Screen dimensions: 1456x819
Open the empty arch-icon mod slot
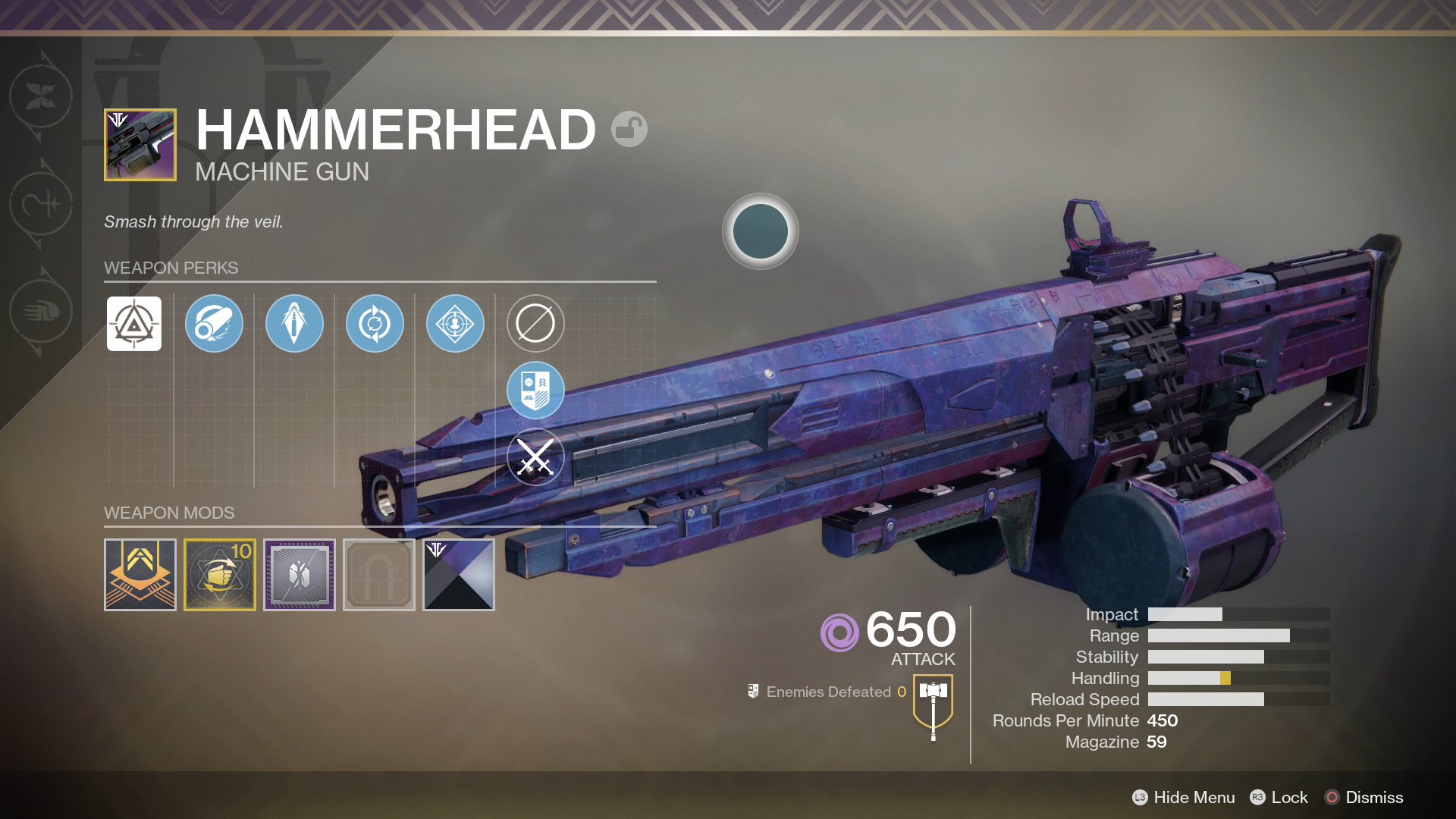pyautogui.click(x=379, y=574)
